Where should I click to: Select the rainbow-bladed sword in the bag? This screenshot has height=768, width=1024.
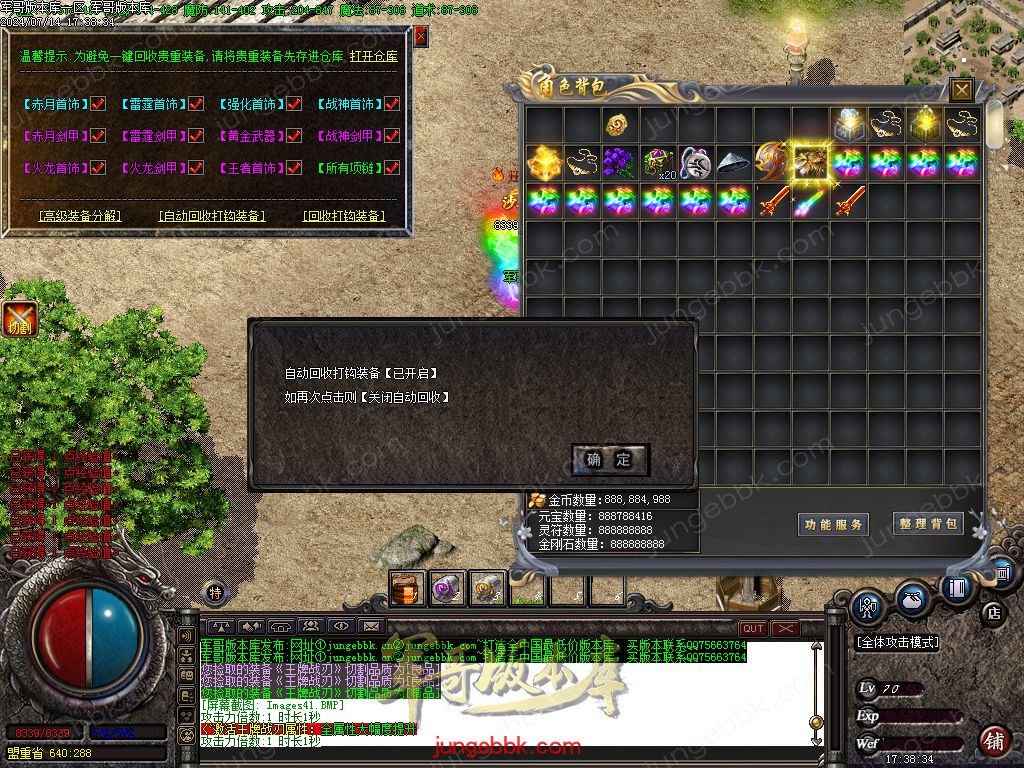click(810, 200)
